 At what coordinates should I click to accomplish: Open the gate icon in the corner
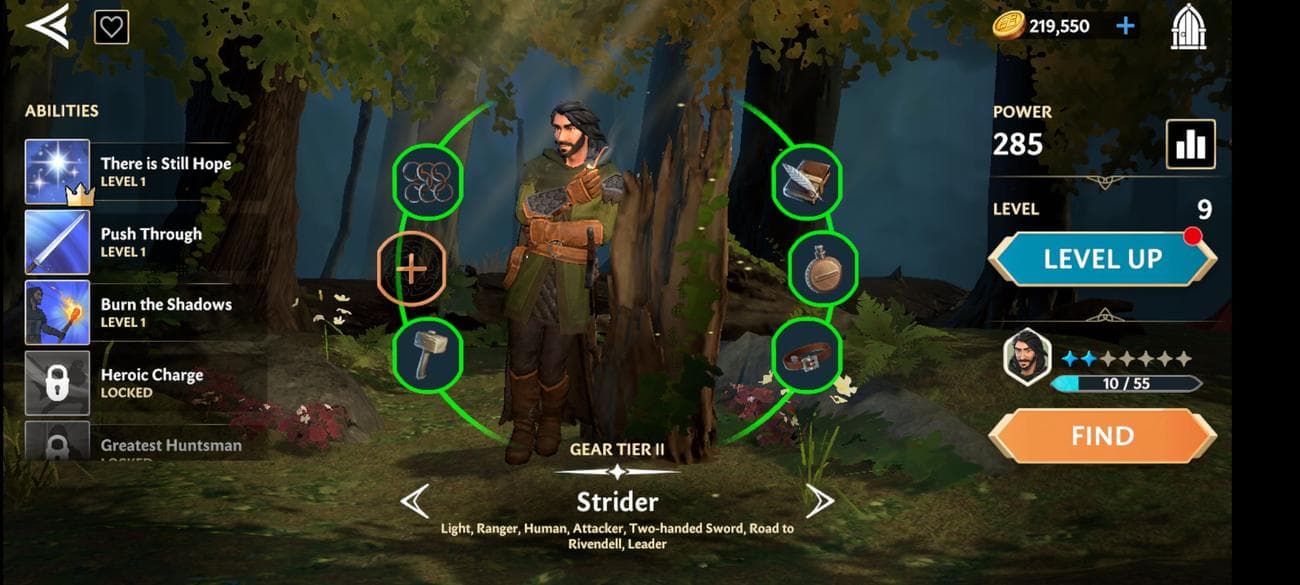[1187, 27]
